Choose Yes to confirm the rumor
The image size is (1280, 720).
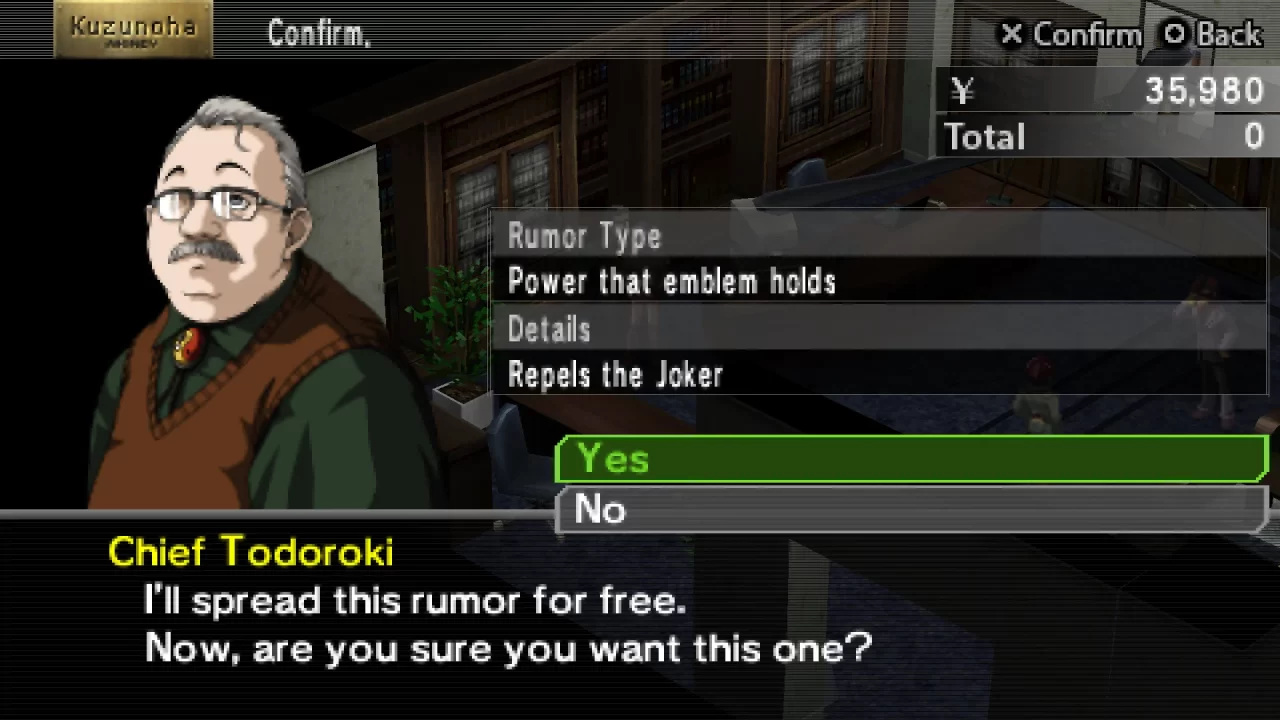[x=910, y=460]
